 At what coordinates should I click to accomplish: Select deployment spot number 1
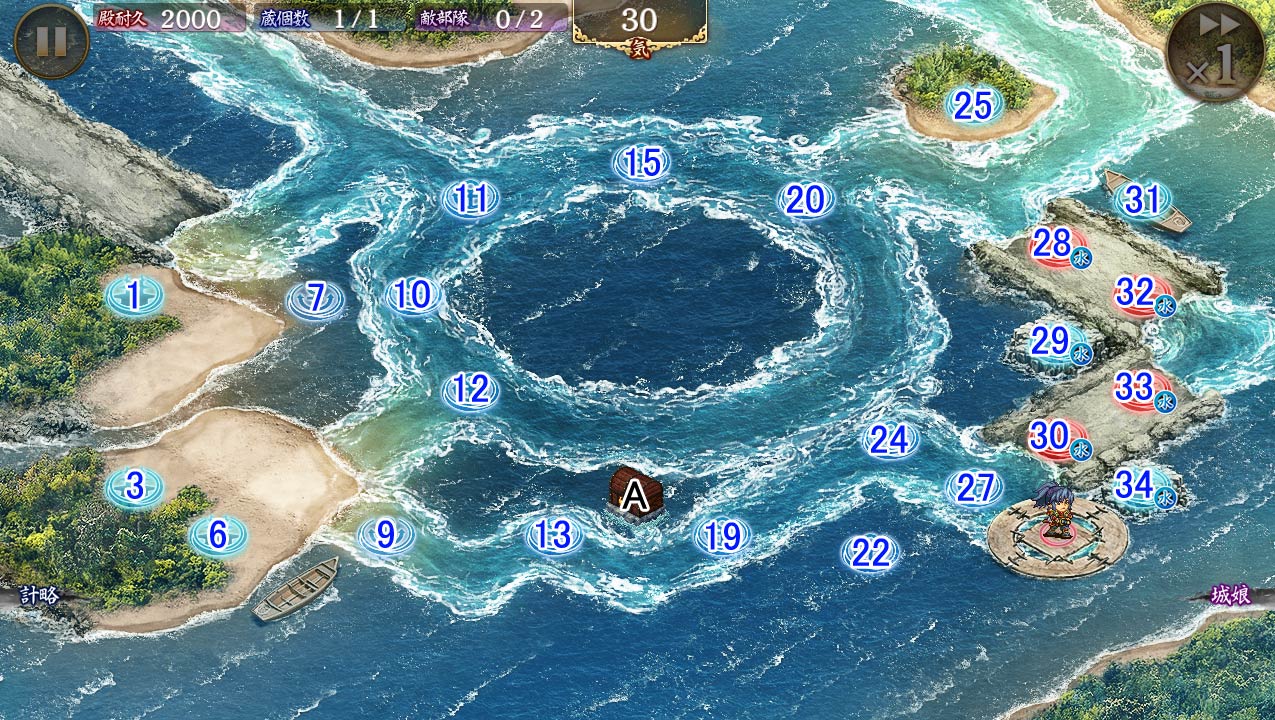[x=134, y=295]
